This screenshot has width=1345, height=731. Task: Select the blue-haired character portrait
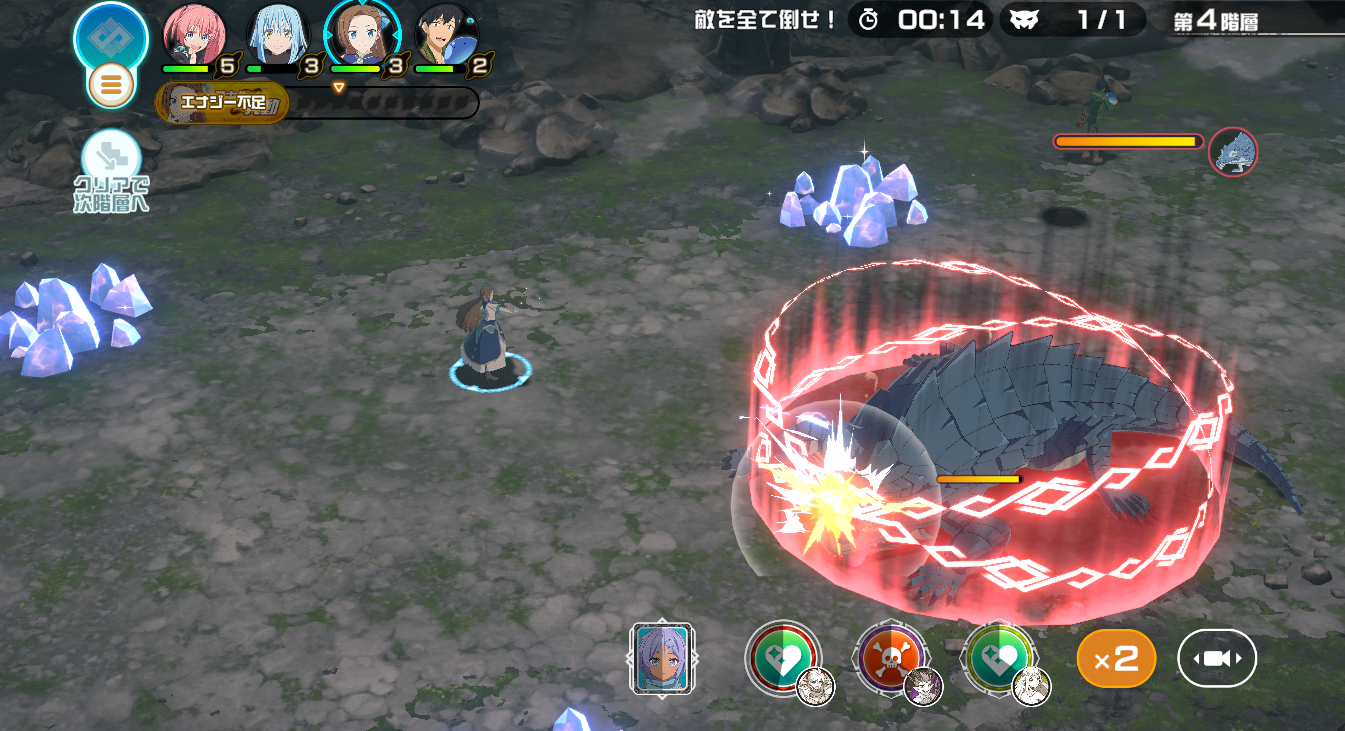pos(278,35)
